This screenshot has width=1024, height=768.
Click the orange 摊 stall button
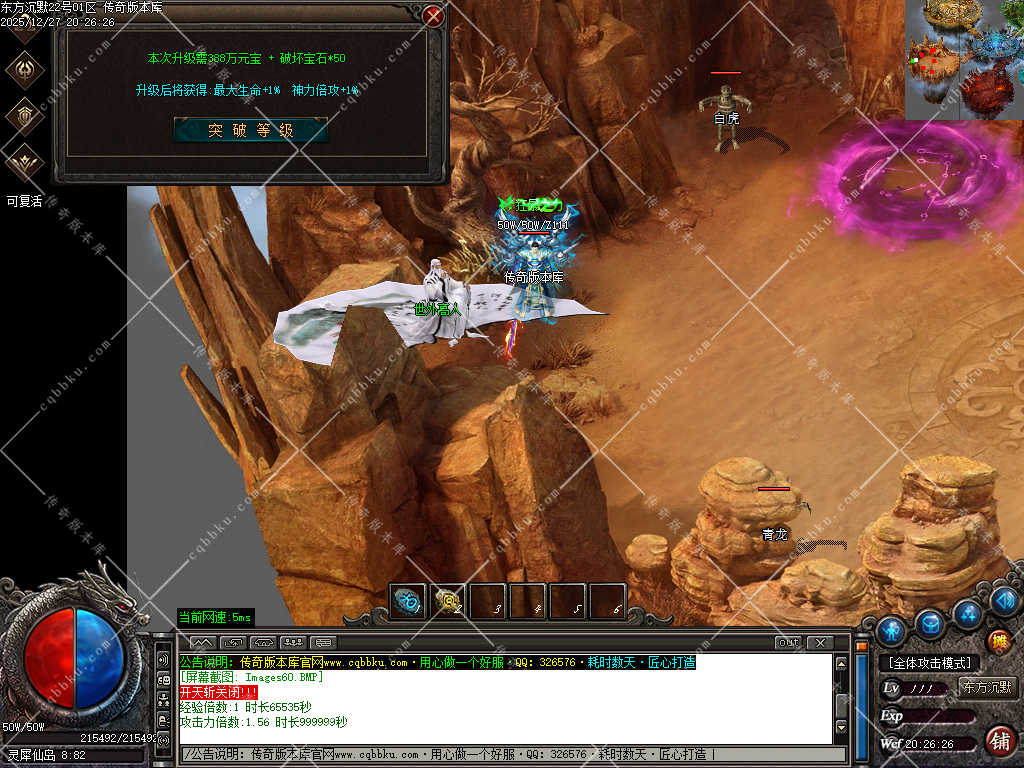pos(997,642)
